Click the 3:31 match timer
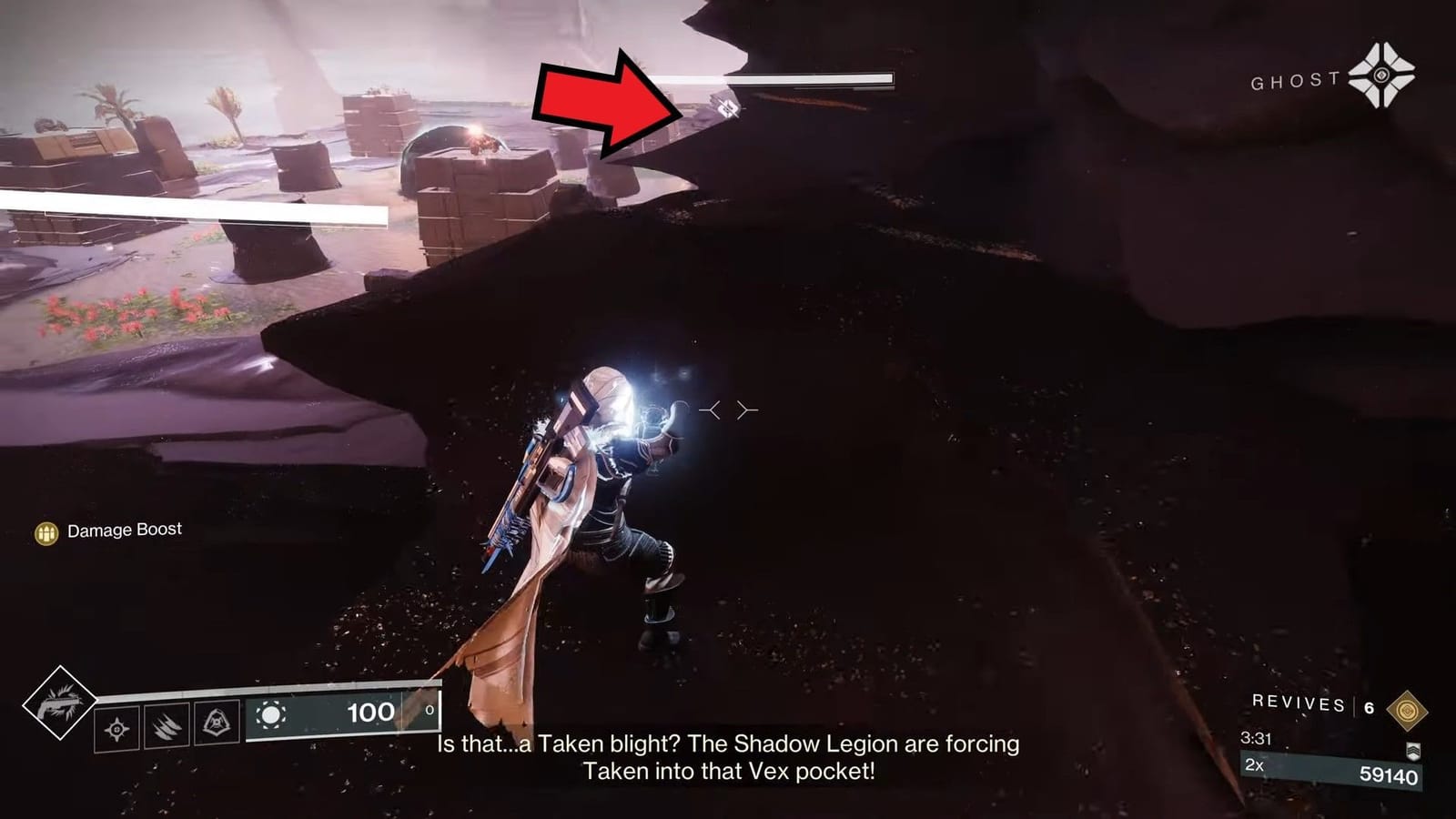 1257,738
